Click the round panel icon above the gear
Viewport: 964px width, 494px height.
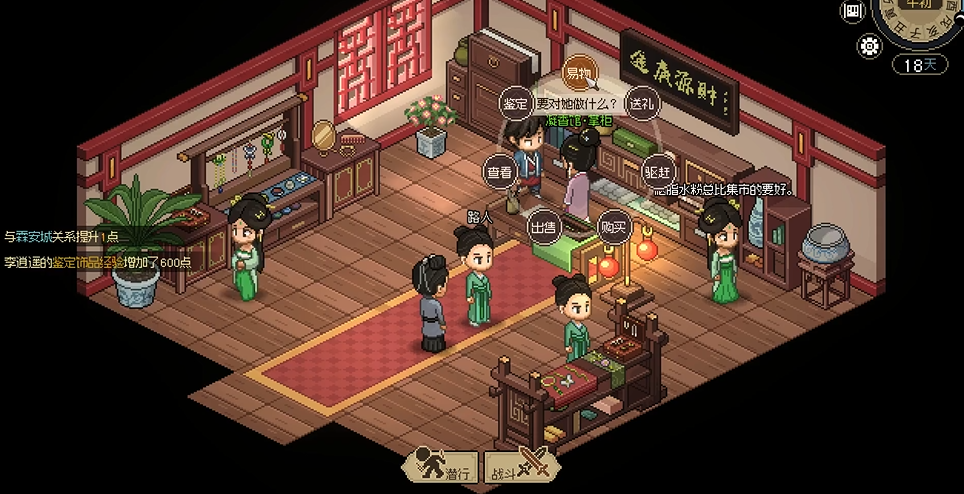click(x=853, y=11)
